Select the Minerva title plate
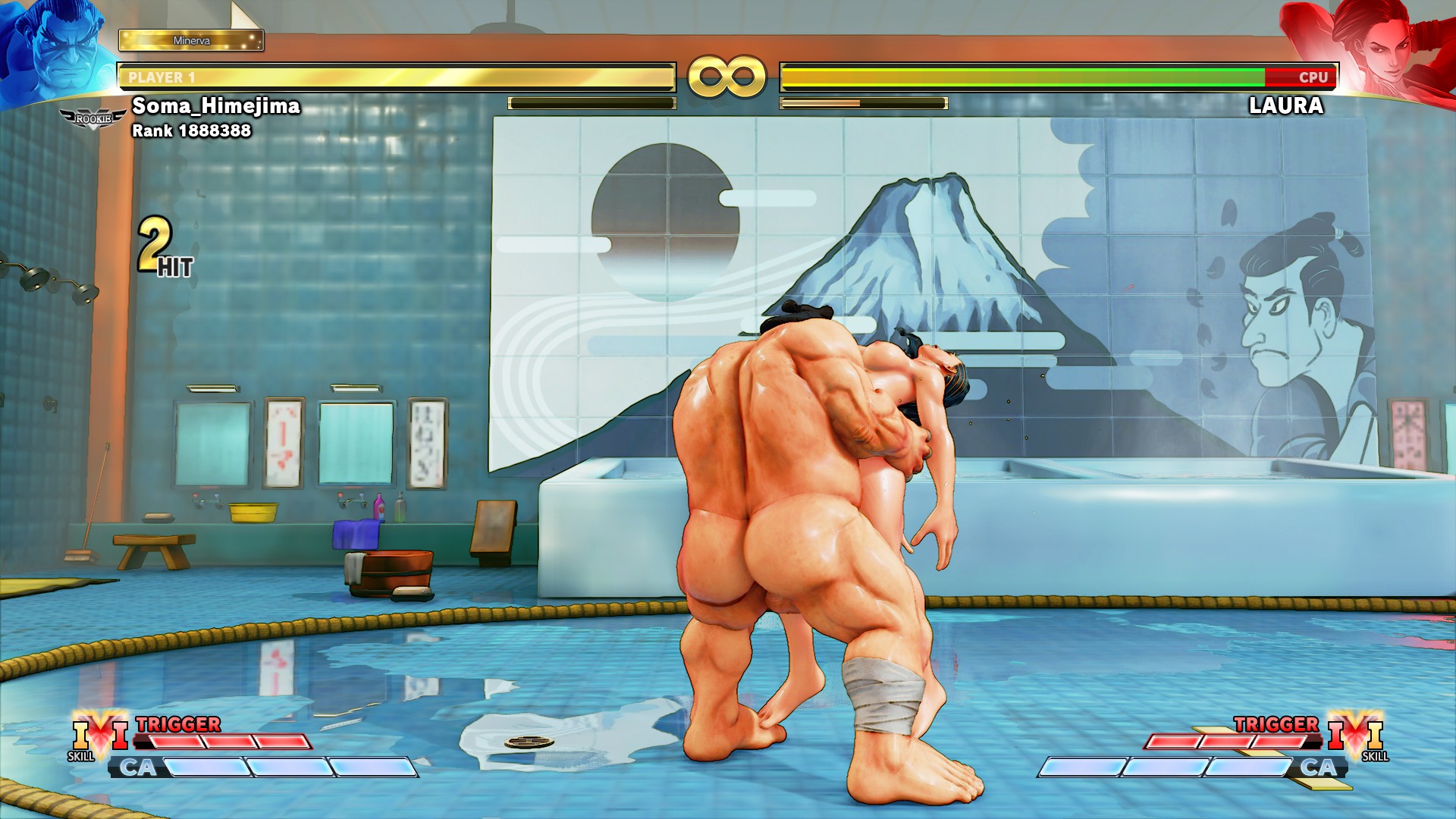The image size is (1456, 819). point(191,40)
